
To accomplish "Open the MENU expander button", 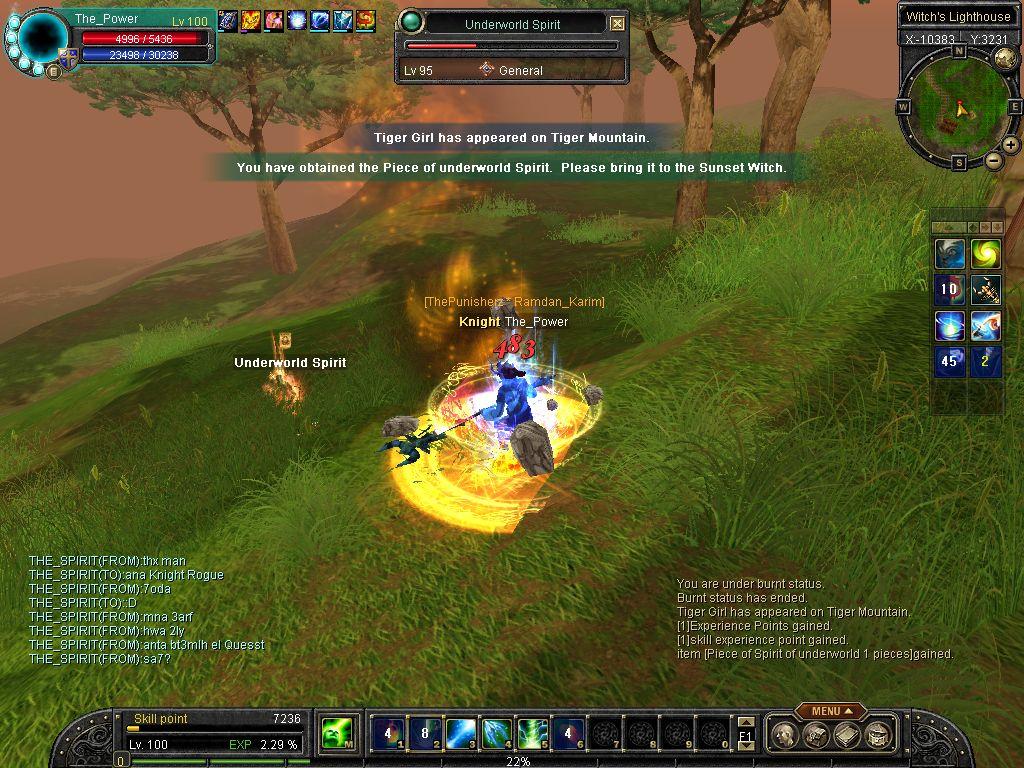I will tap(830, 711).
